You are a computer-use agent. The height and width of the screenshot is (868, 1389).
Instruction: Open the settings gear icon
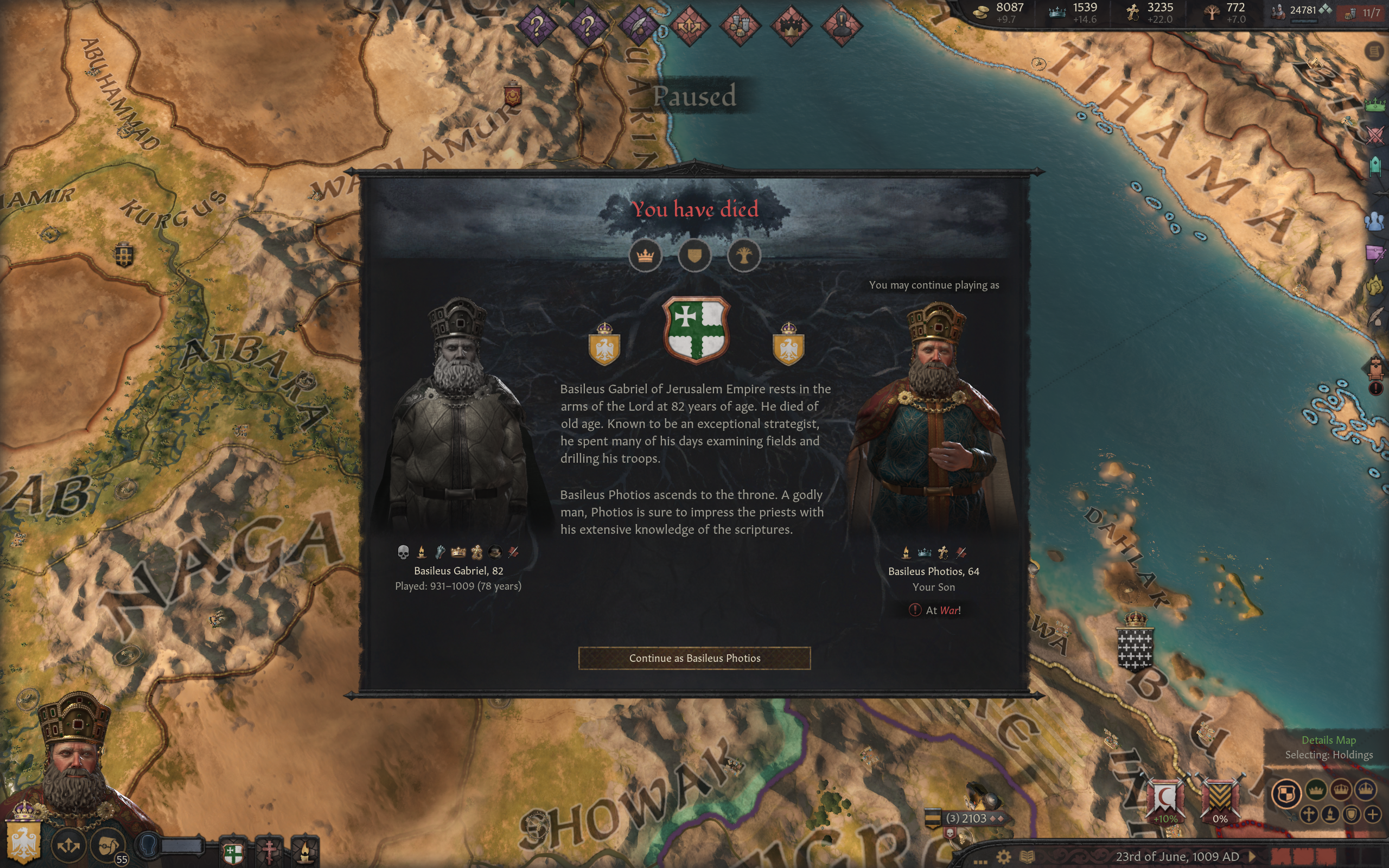(1003, 857)
